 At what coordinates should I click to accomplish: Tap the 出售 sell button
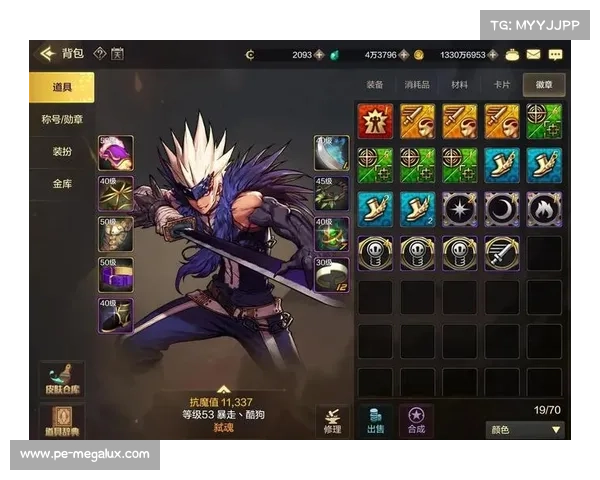(375, 421)
